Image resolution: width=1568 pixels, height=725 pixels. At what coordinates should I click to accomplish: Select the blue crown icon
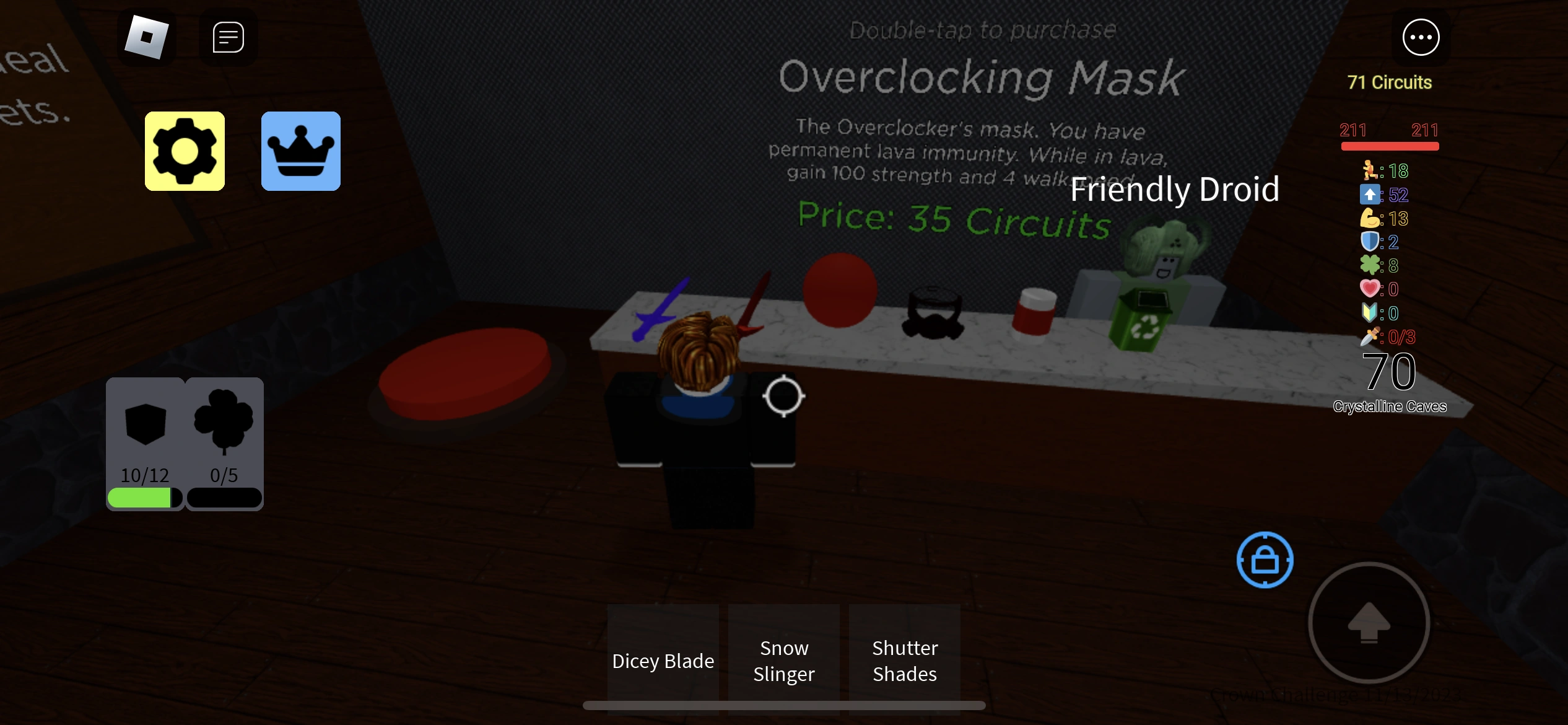(x=300, y=151)
